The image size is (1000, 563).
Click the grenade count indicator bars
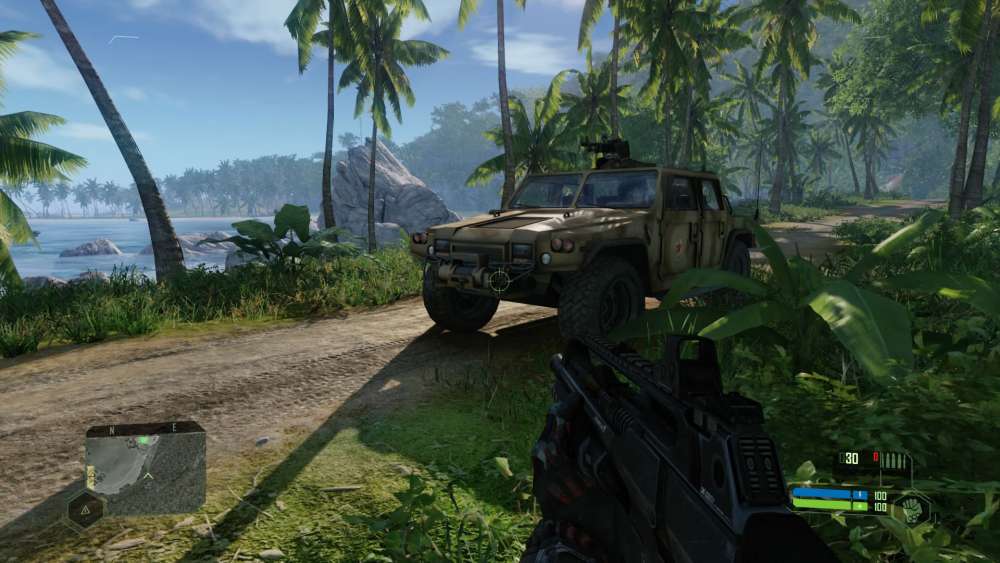[x=895, y=460]
